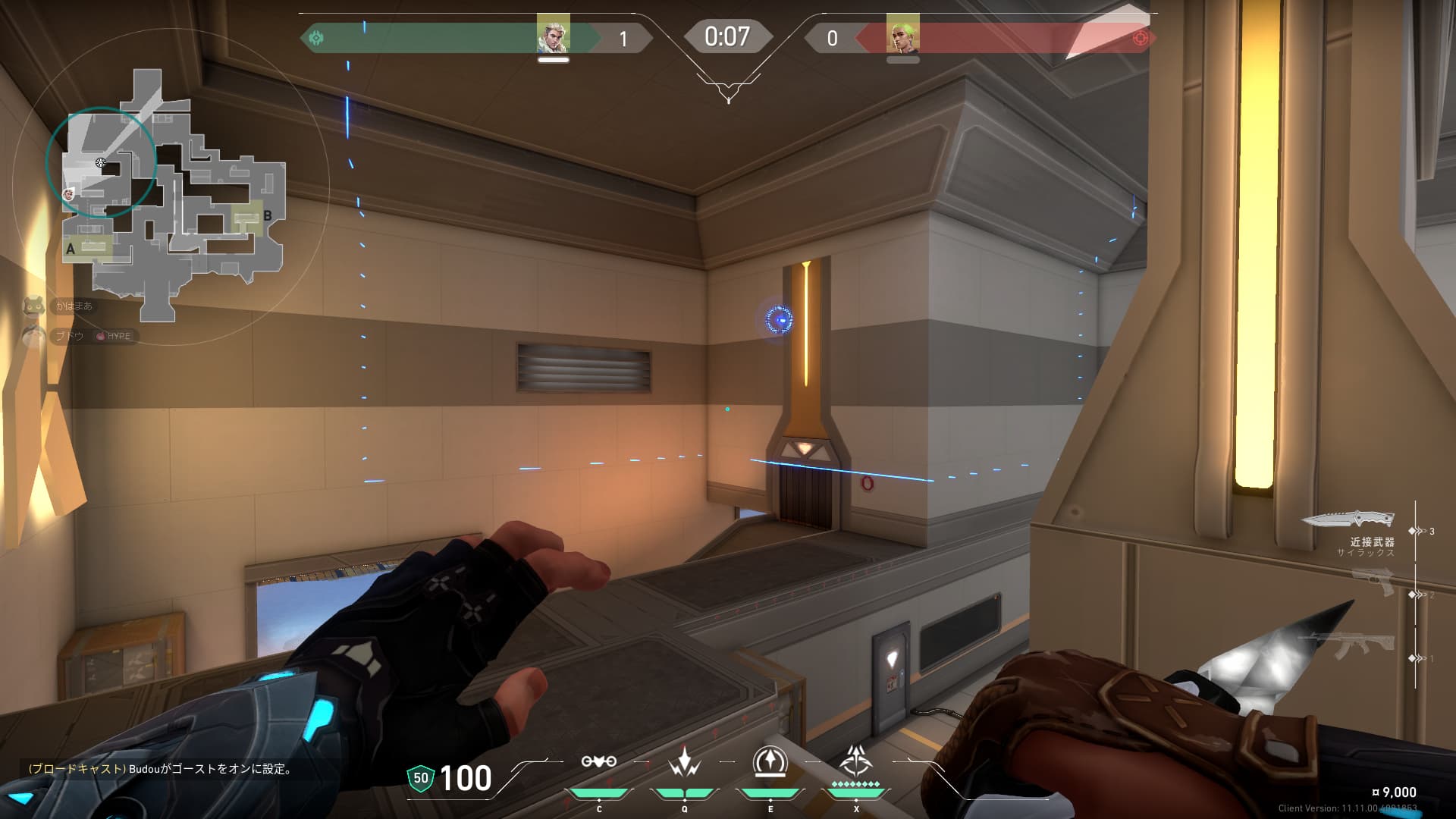Select player ブドウ in the party list

click(69, 336)
